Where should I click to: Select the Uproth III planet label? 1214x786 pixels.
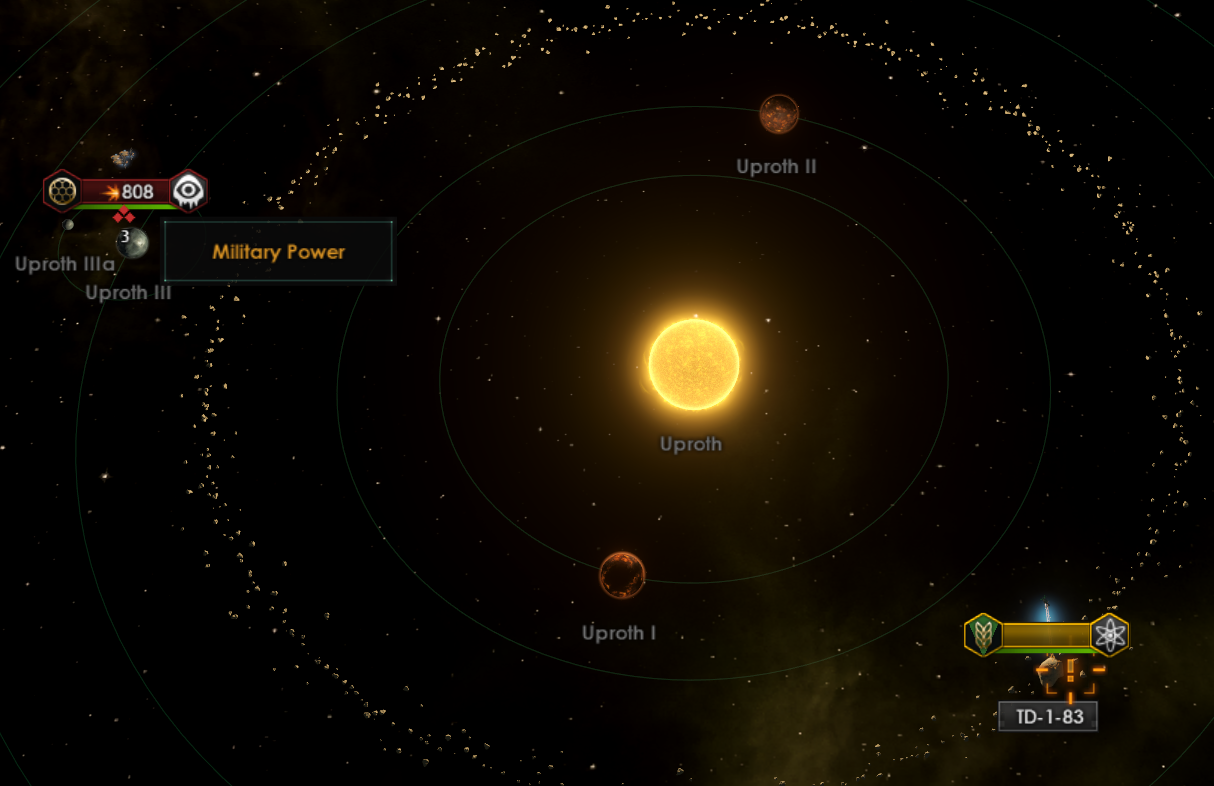(x=128, y=293)
